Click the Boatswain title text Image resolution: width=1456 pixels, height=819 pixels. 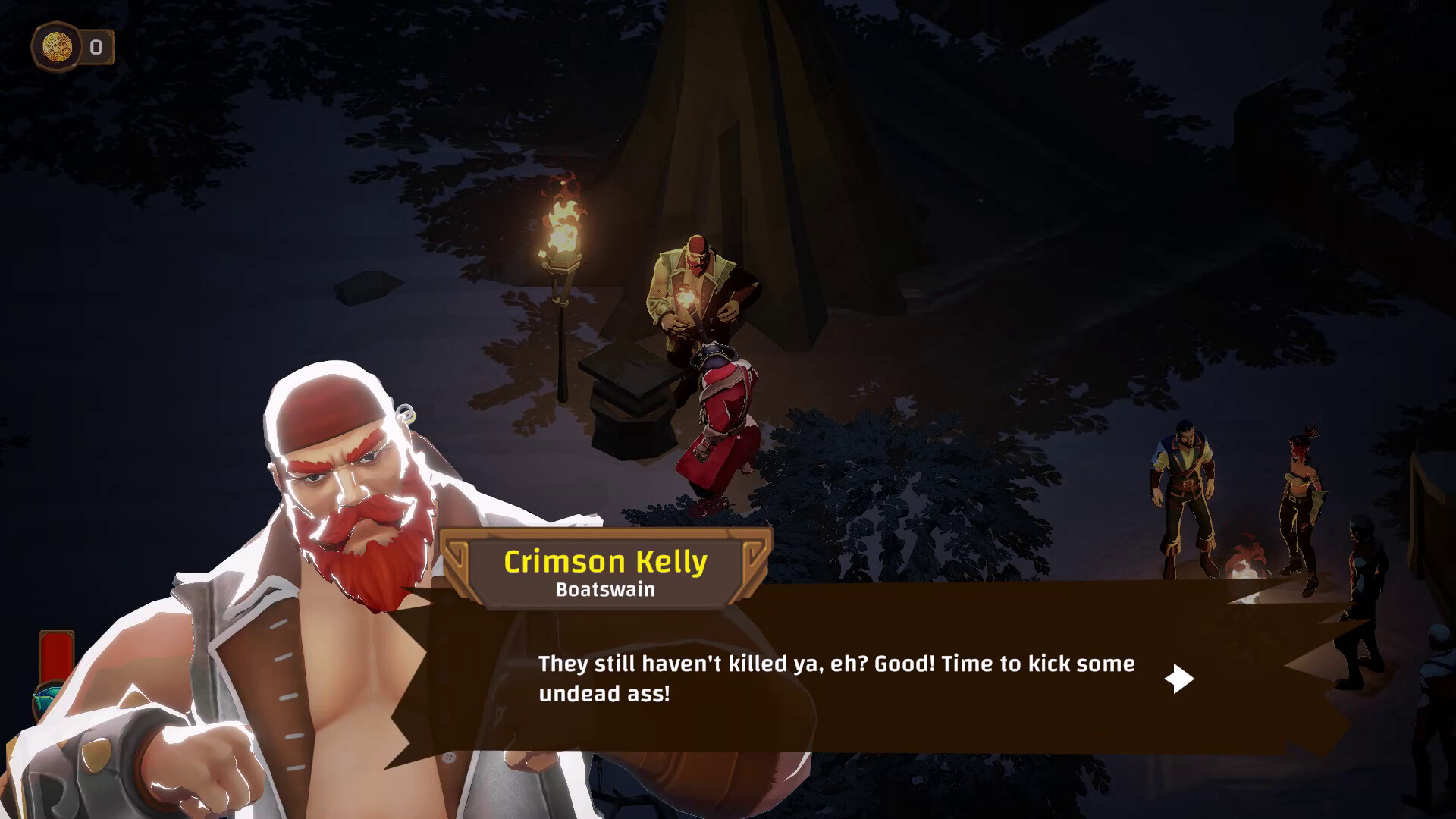pos(604,591)
